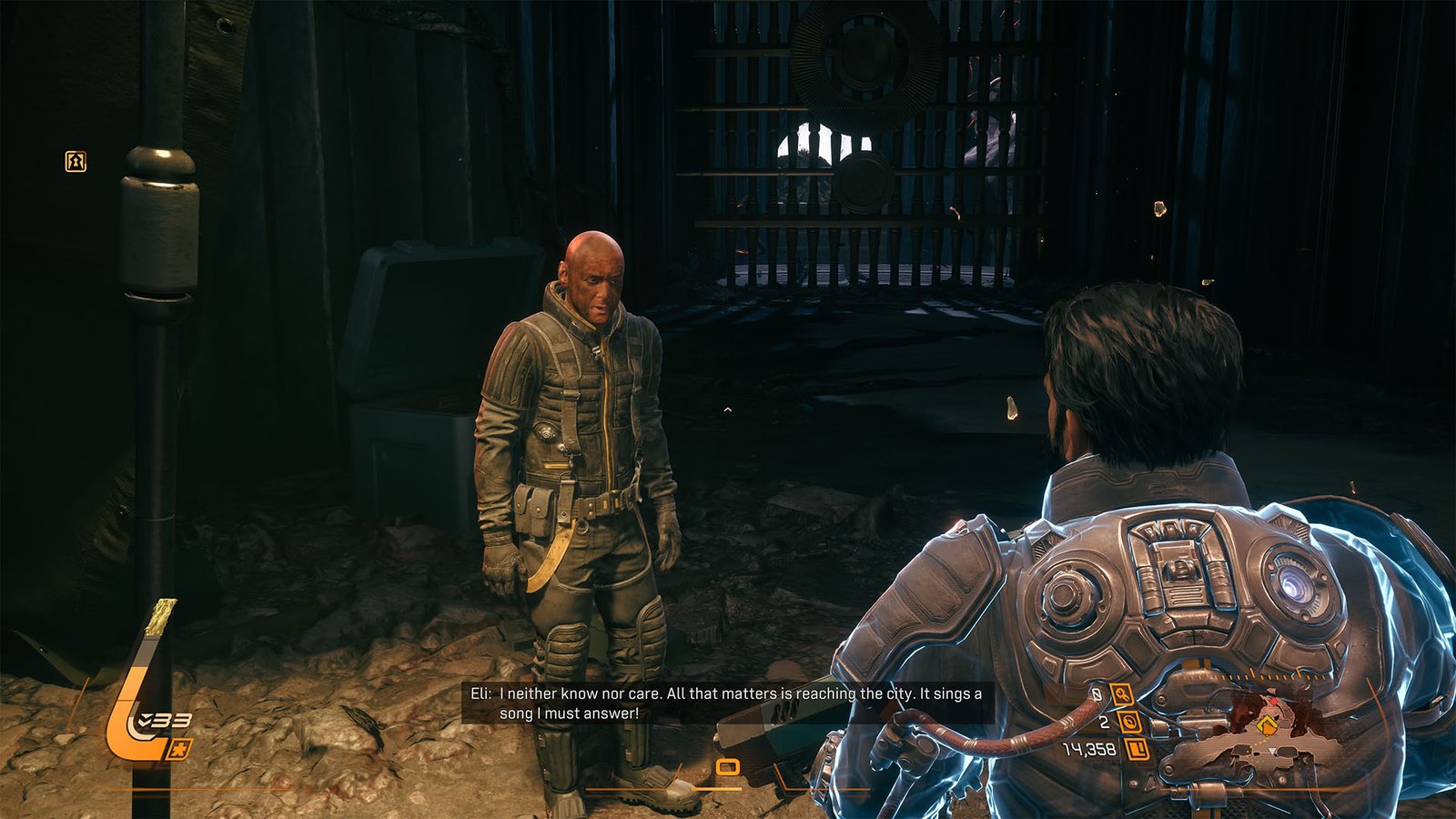Screen dimensions: 1456x819
Task: Select the orange figure icon below the level gauge
Action: click(180, 749)
